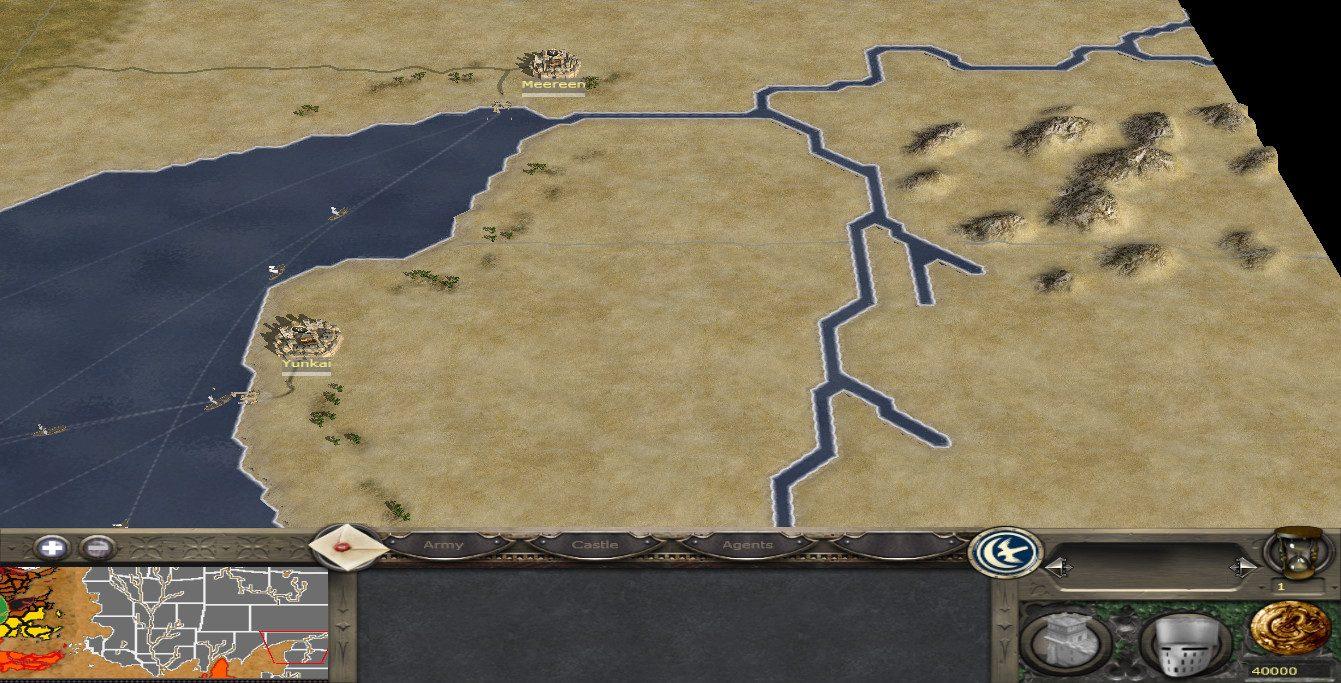Open the faction overview falcon emblem
The height and width of the screenshot is (683, 1341).
tap(1005, 551)
